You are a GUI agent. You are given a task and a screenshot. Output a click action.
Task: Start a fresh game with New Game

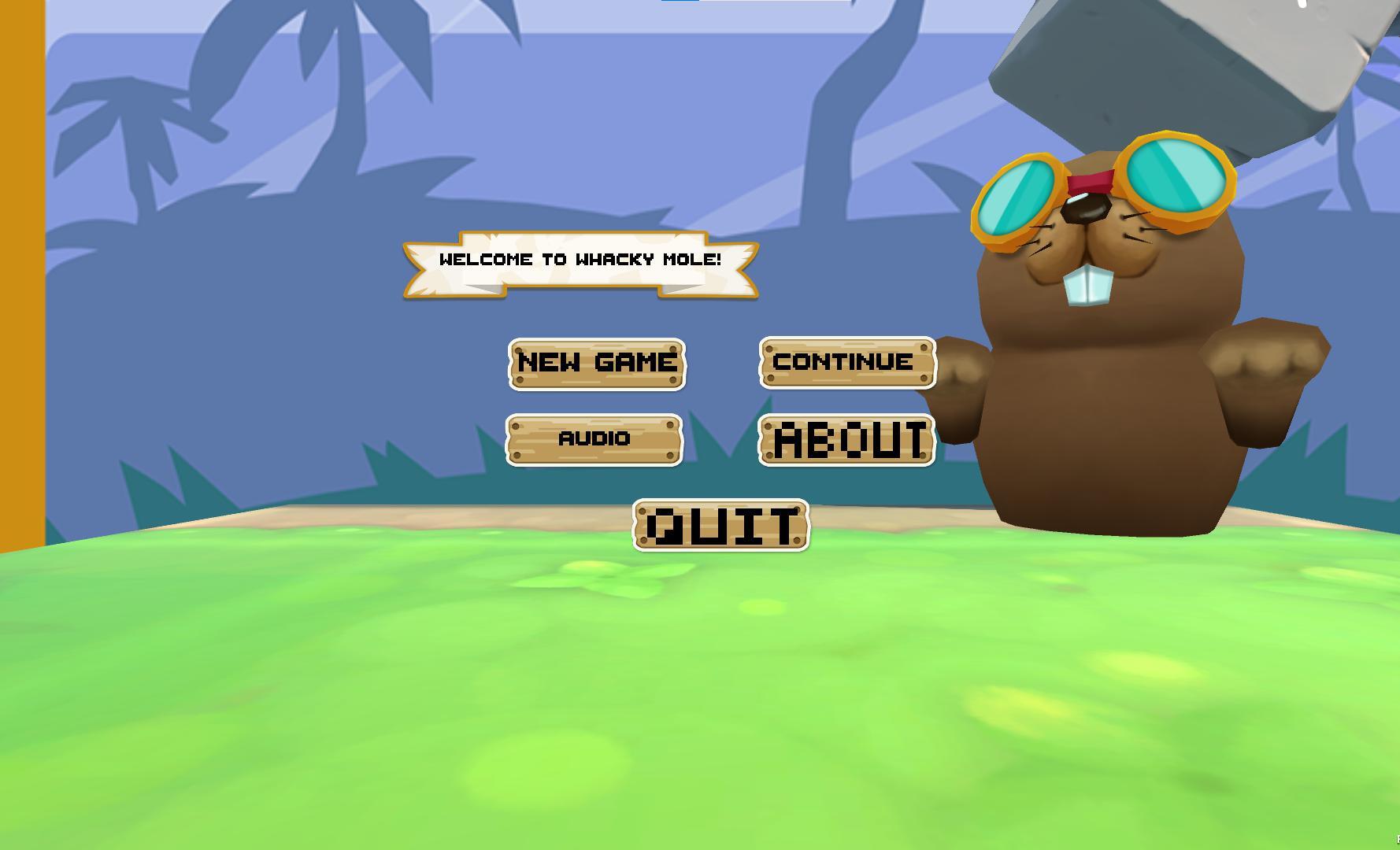point(597,363)
